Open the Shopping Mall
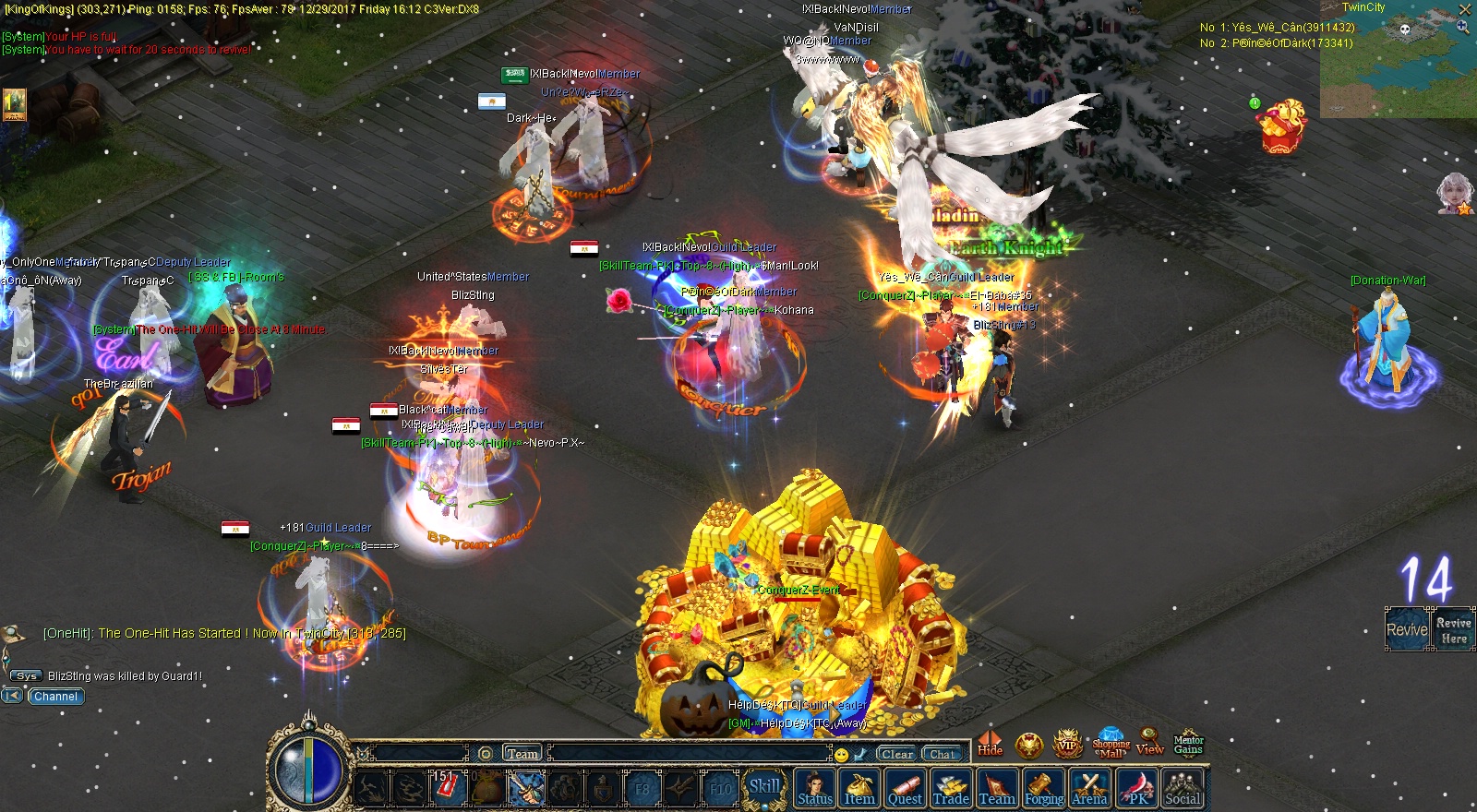Screen dimensions: 1477x812 [x=1111, y=744]
